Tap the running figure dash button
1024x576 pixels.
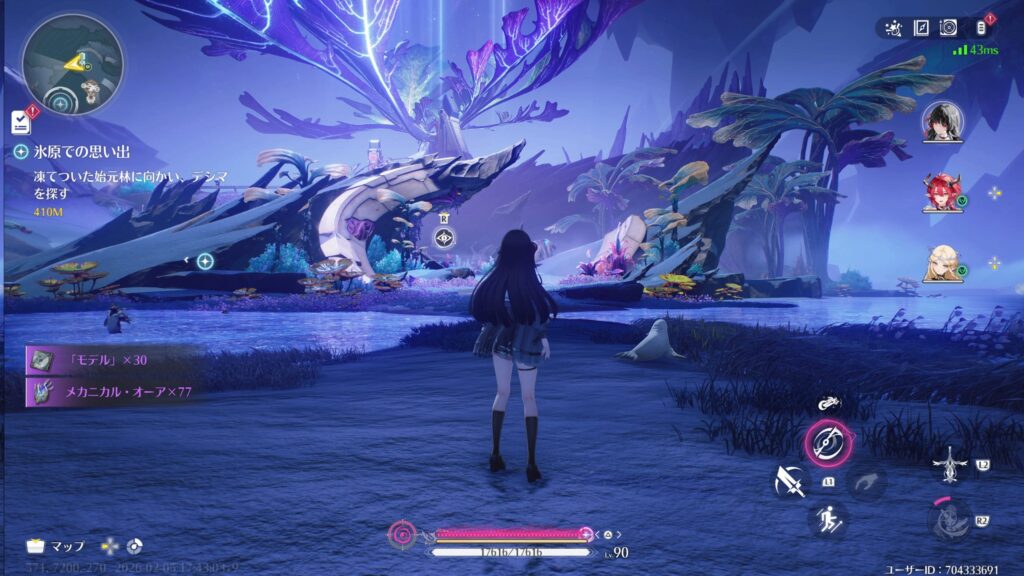tap(828, 520)
